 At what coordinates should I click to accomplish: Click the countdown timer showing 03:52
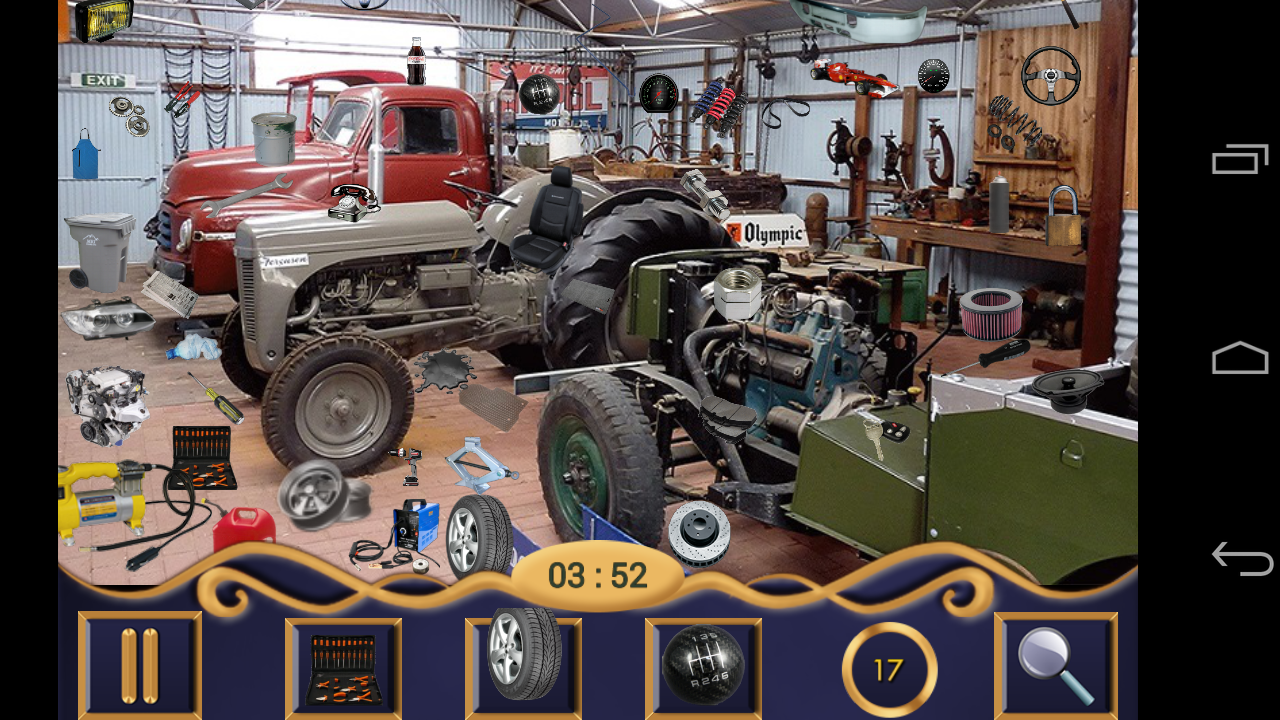[597, 573]
